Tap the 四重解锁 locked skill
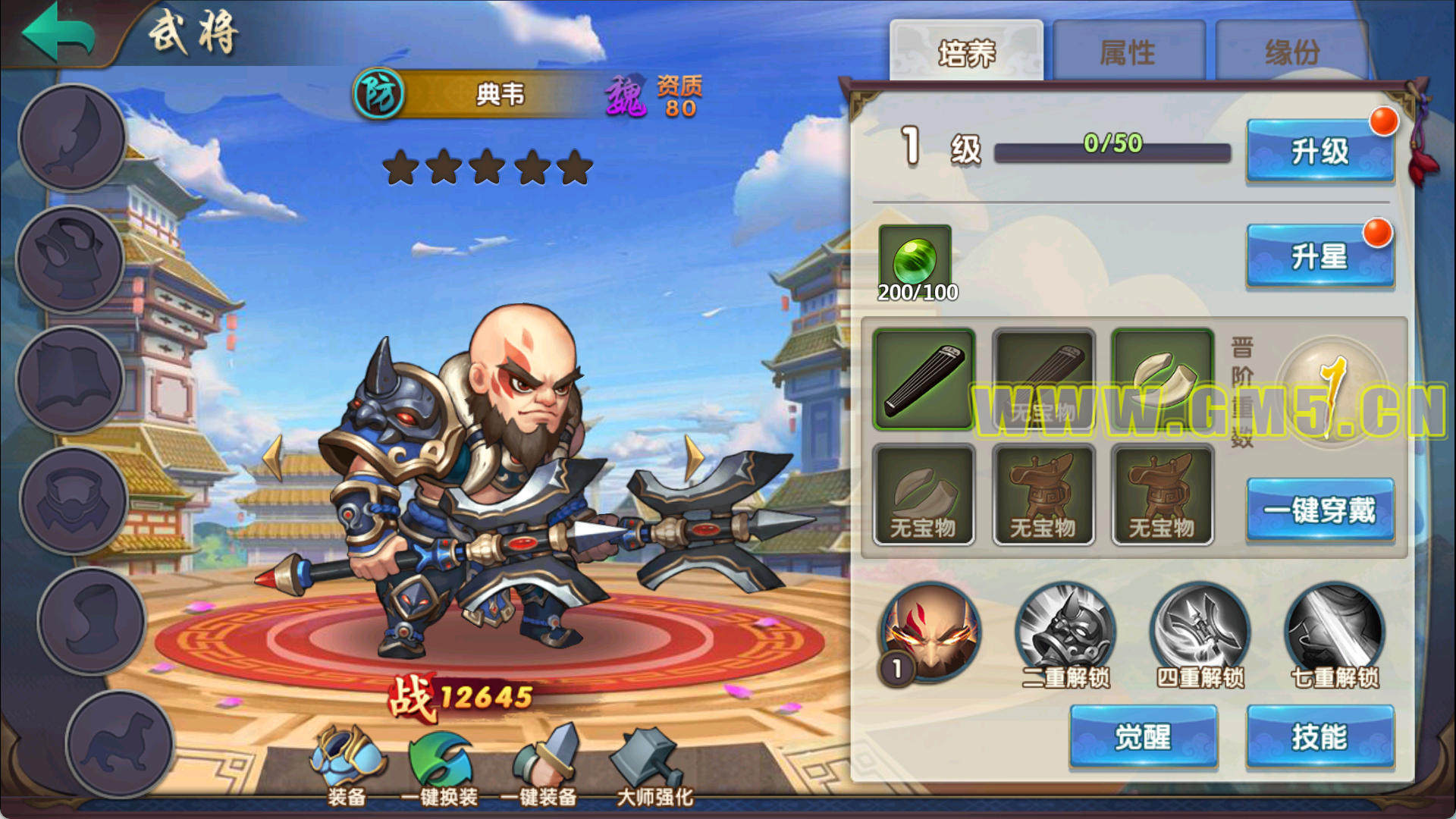Screen dimensions: 1456x819 (x=1200, y=633)
